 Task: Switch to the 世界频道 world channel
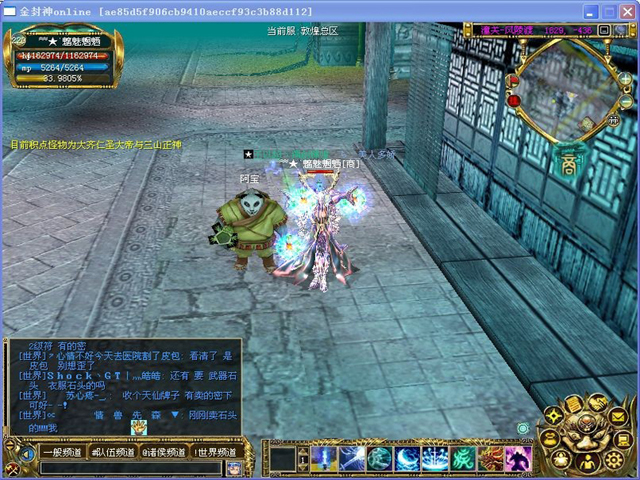point(215,452)
